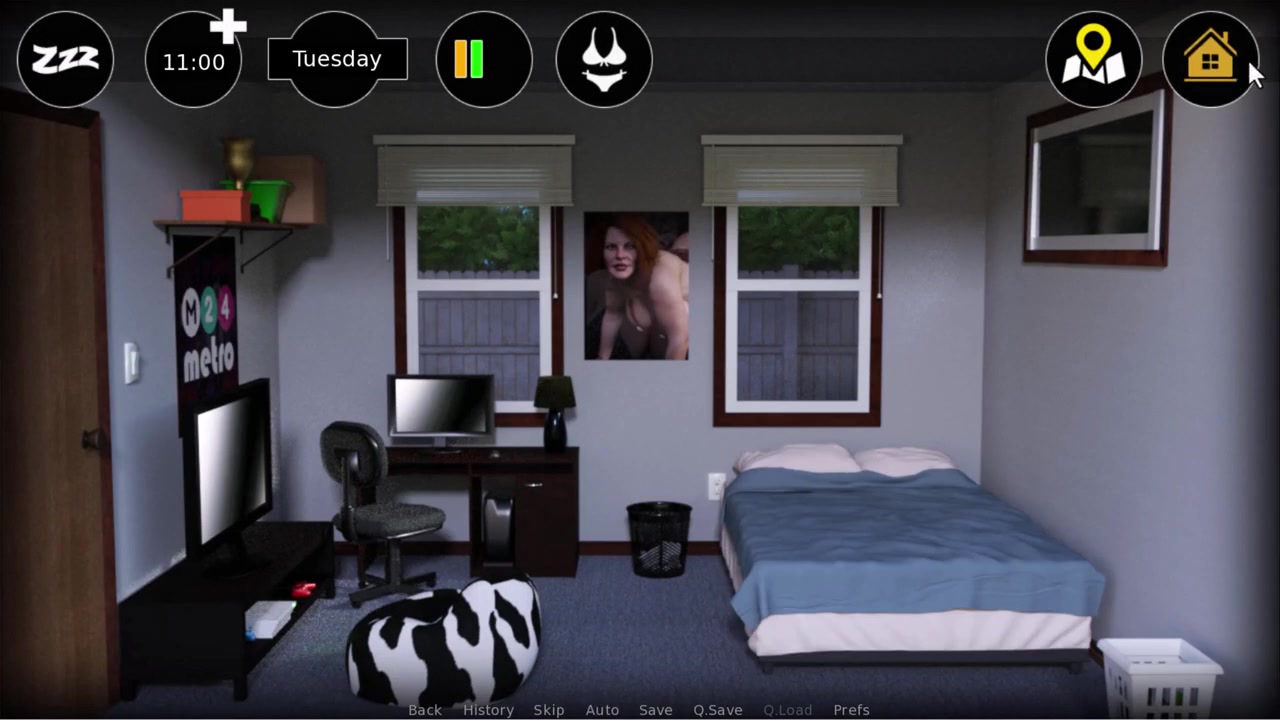Click Back in the bottom menu
This screenshot has height=720, width=1280.
pyautogui.click(x=425, y=710)
